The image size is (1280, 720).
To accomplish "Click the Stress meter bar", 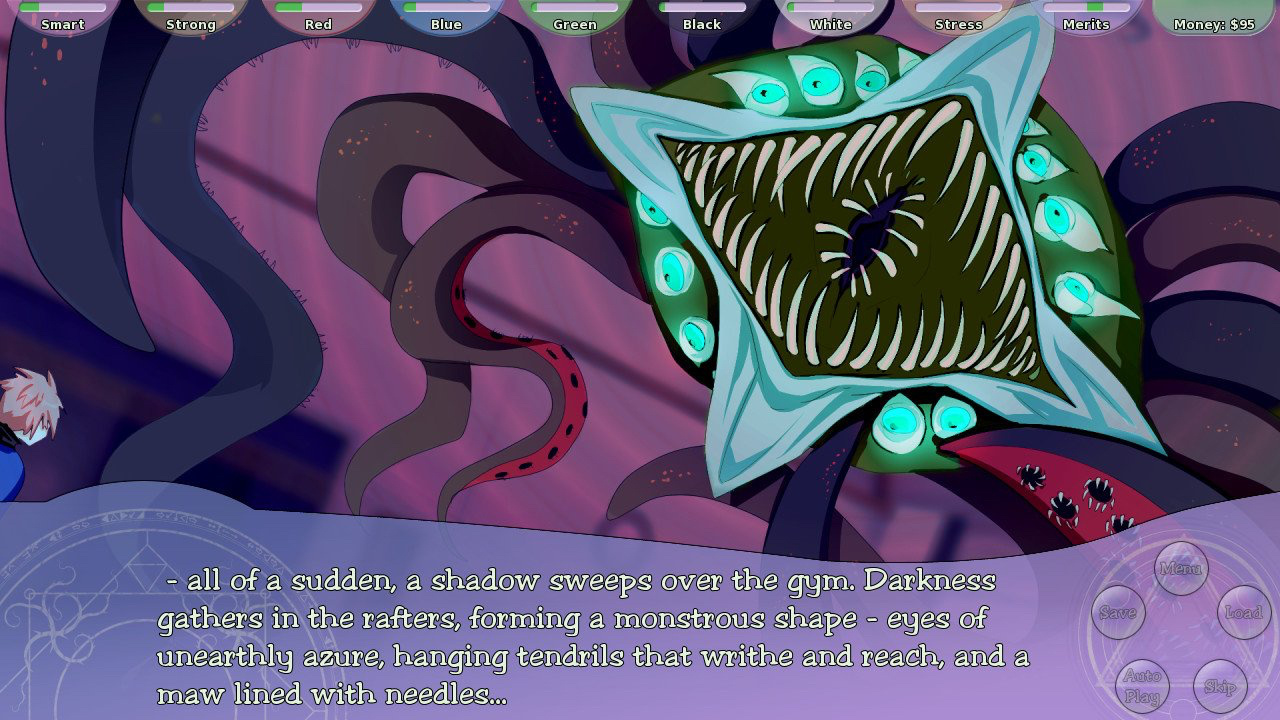I will (956, 8).
